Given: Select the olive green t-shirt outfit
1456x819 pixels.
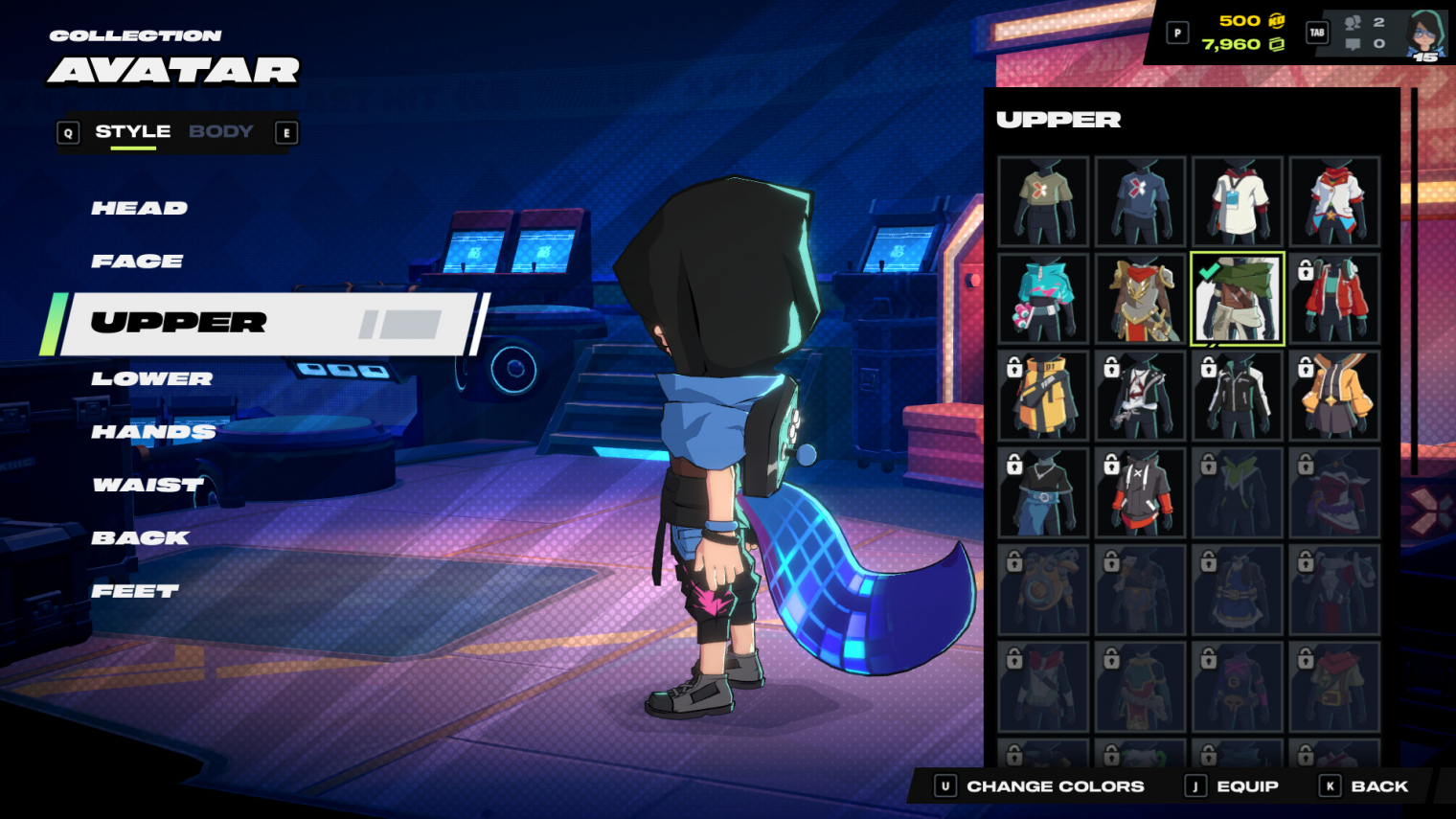Looking at the screenshot, I should click(1043, 202).
